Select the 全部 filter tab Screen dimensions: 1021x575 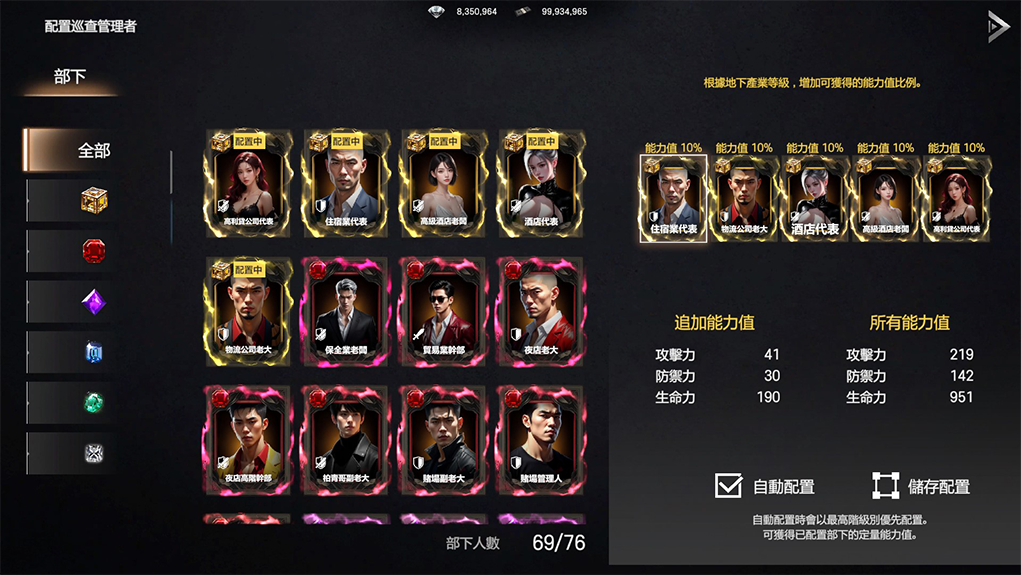[x=94, y=151]
